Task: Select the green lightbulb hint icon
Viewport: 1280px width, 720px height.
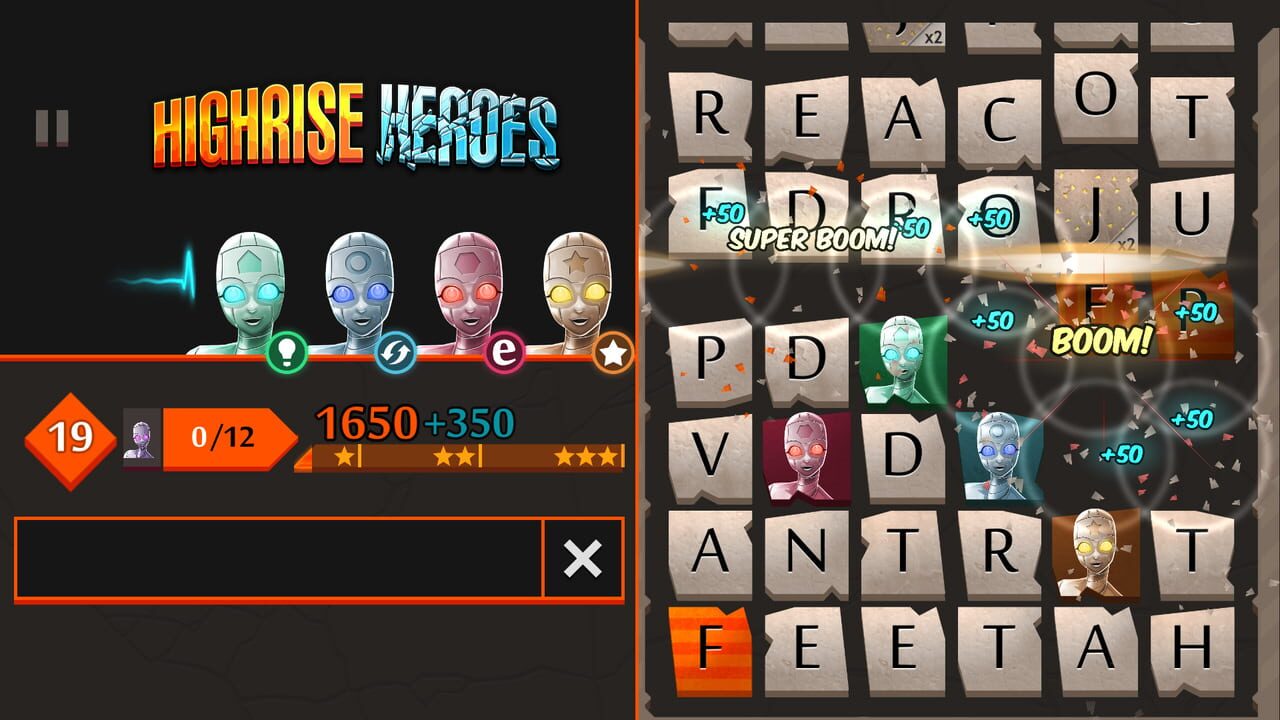Action: (x=288, y=350)
